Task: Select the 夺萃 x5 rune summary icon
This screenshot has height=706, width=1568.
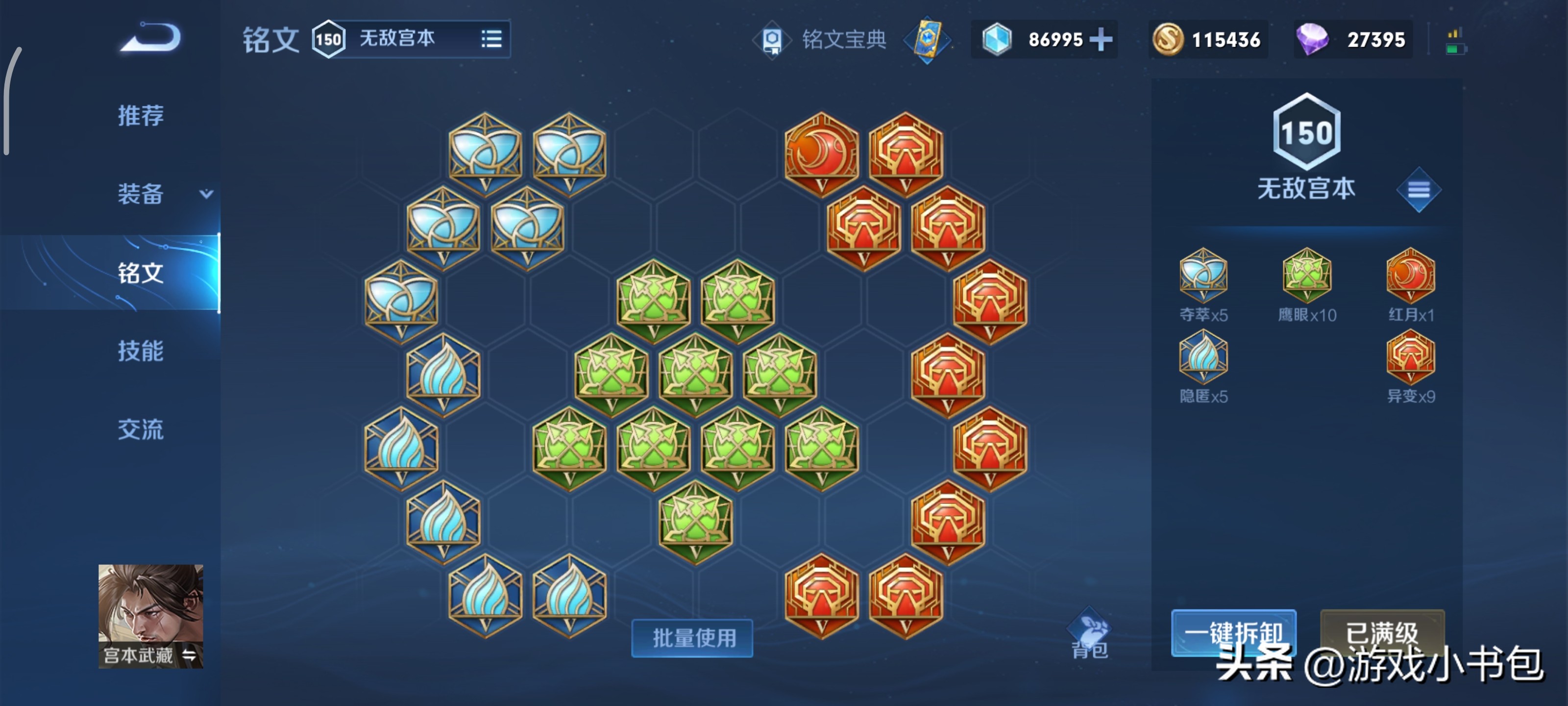Action: click(x=1203, y=276)
